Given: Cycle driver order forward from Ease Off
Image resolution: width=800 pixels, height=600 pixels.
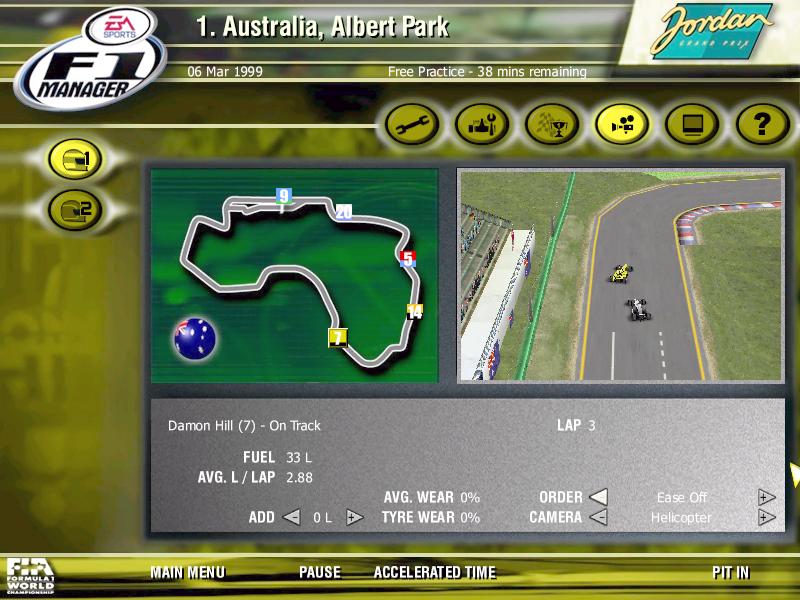Looking at the screenshot, I should [766, 497].
